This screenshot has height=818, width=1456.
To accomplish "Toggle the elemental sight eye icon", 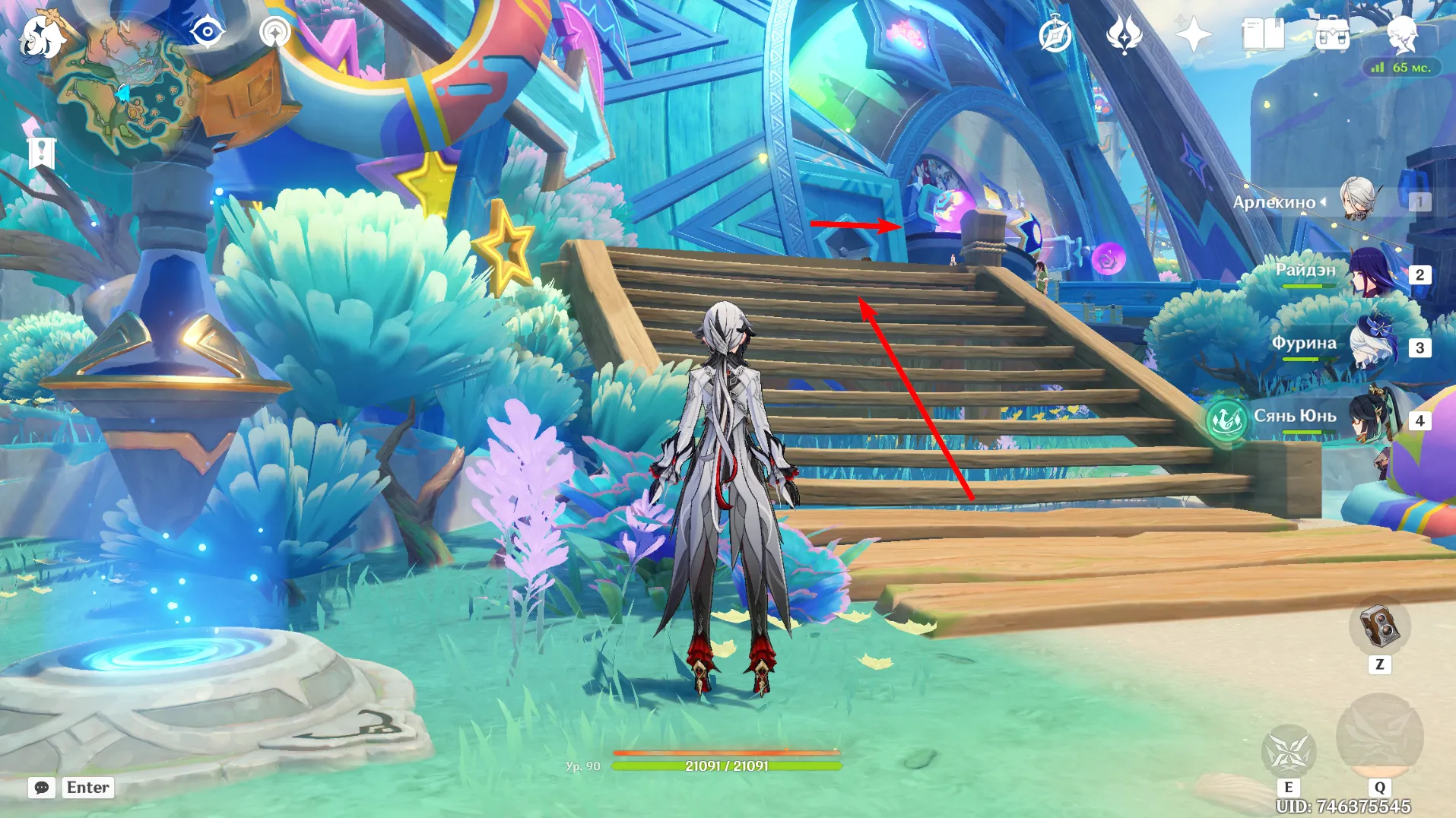I will click(x=207, y=33).
